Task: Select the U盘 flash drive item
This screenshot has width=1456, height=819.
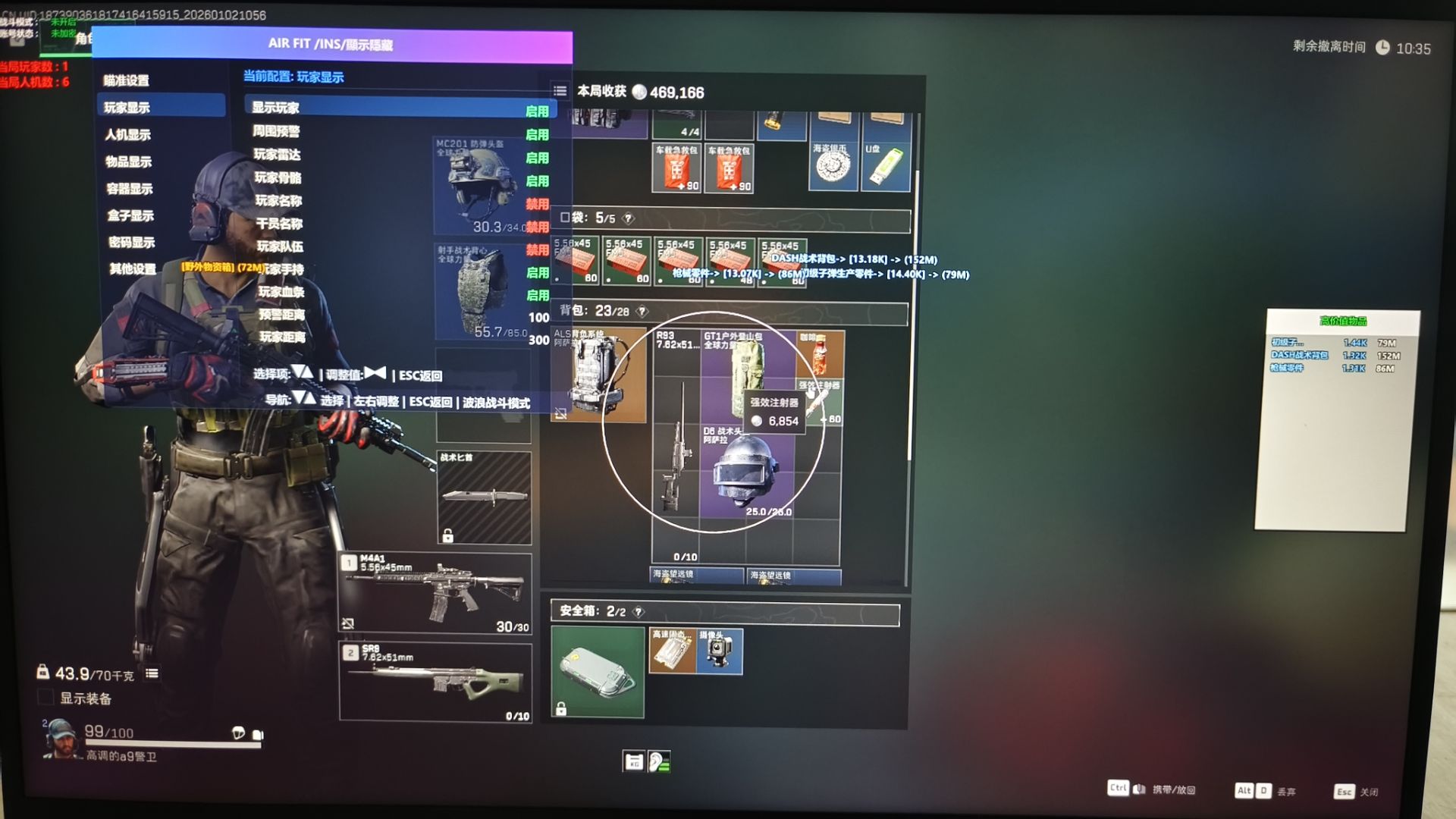Action: click(885, 165)
